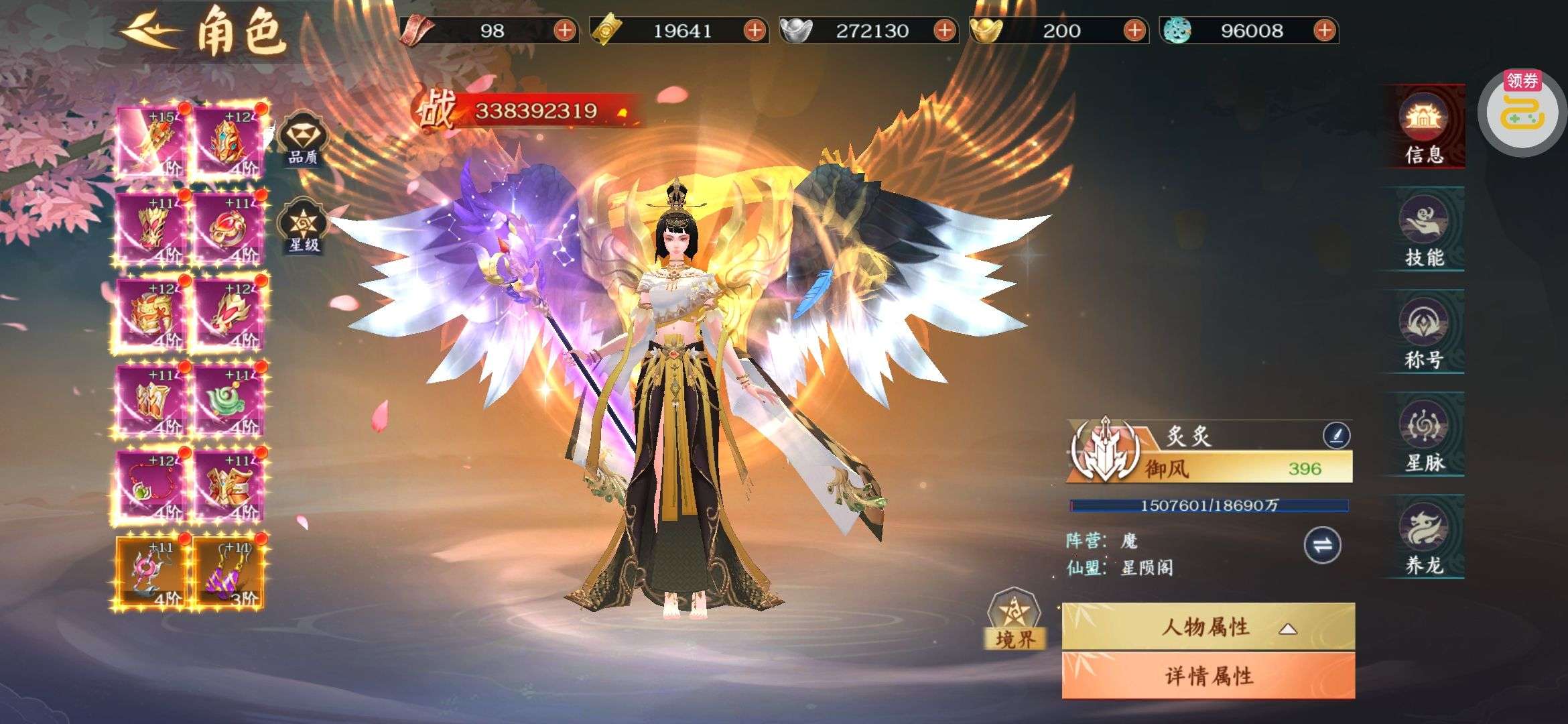
Task: Open the 养龙 dragon-raising tab
Action: point(1424,538)
